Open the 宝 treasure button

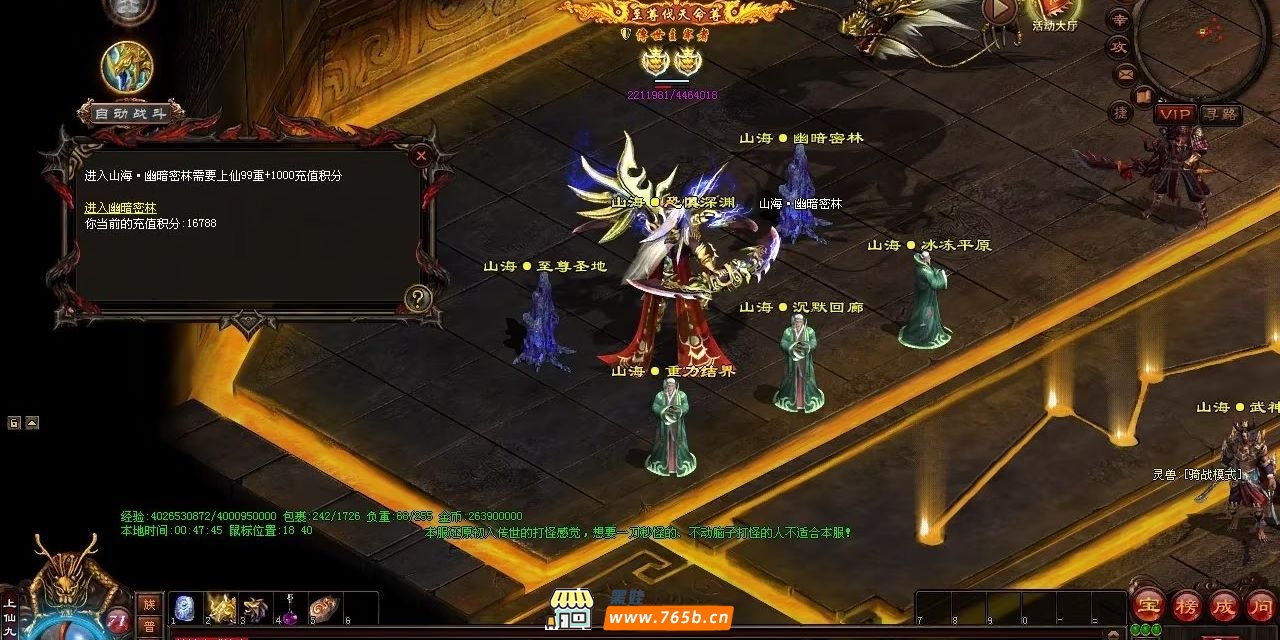point(1146,604)
